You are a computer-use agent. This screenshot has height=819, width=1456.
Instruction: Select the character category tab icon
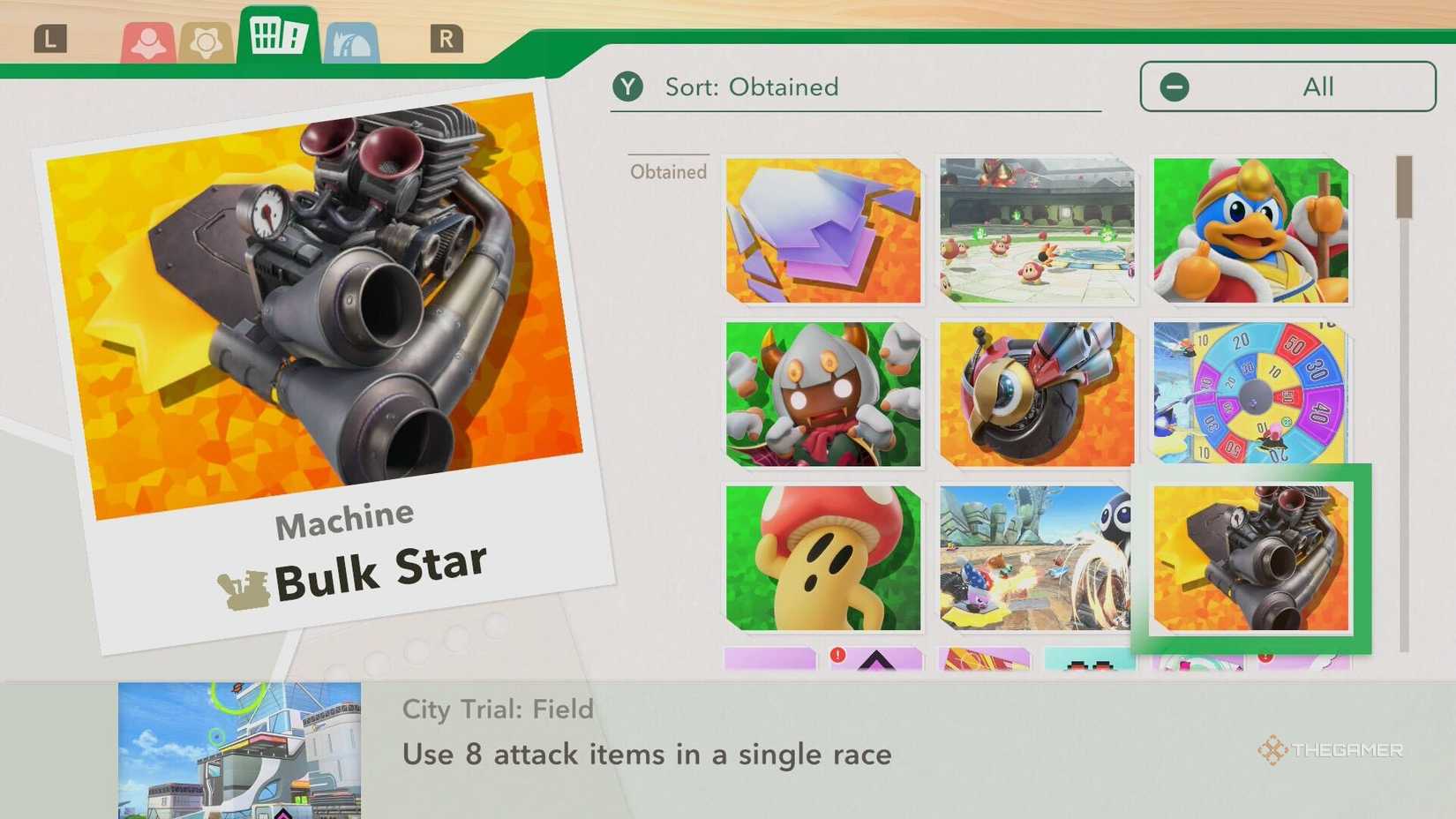point(150,40)
